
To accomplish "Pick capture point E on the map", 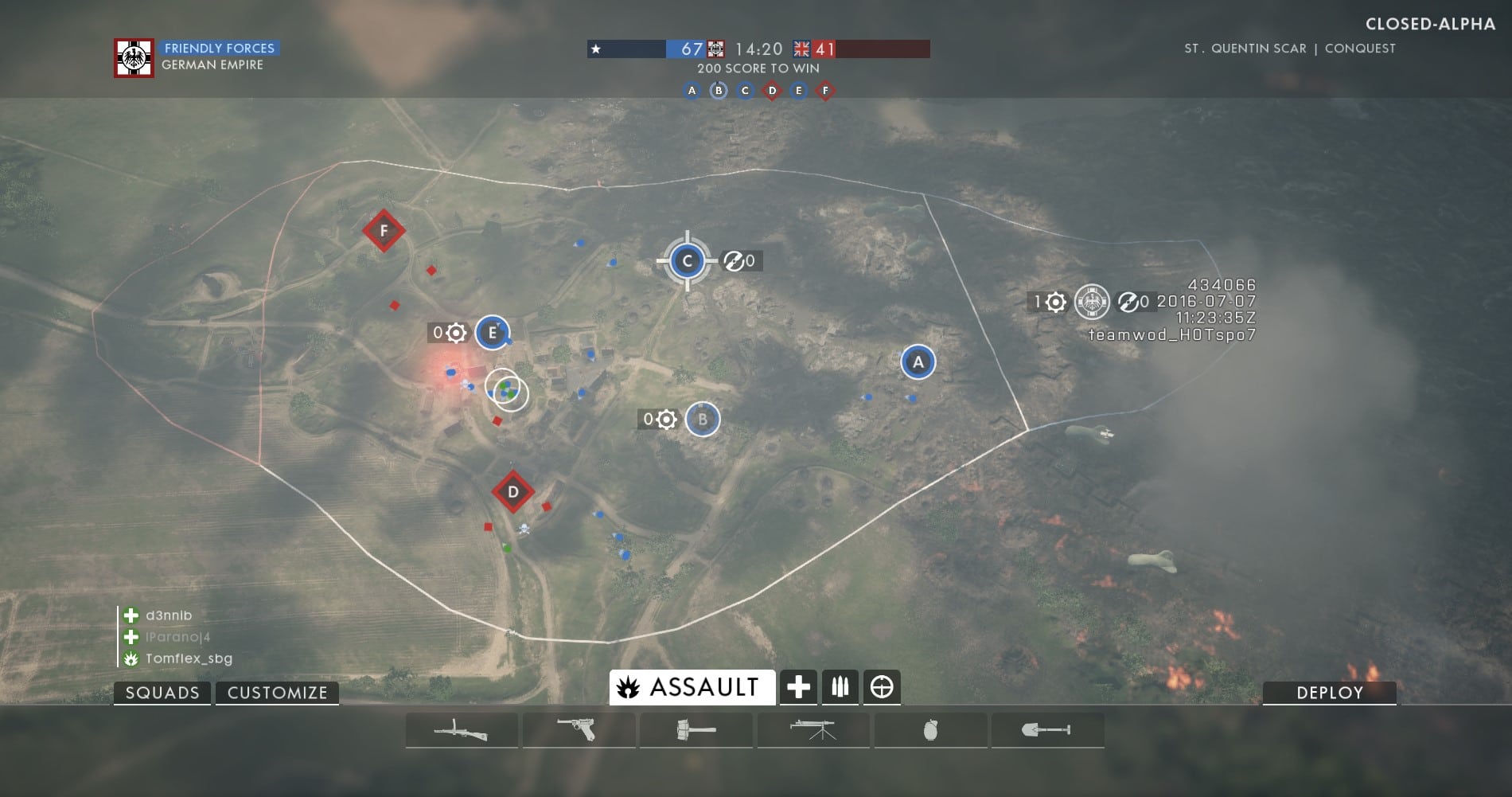I will 493,333.
